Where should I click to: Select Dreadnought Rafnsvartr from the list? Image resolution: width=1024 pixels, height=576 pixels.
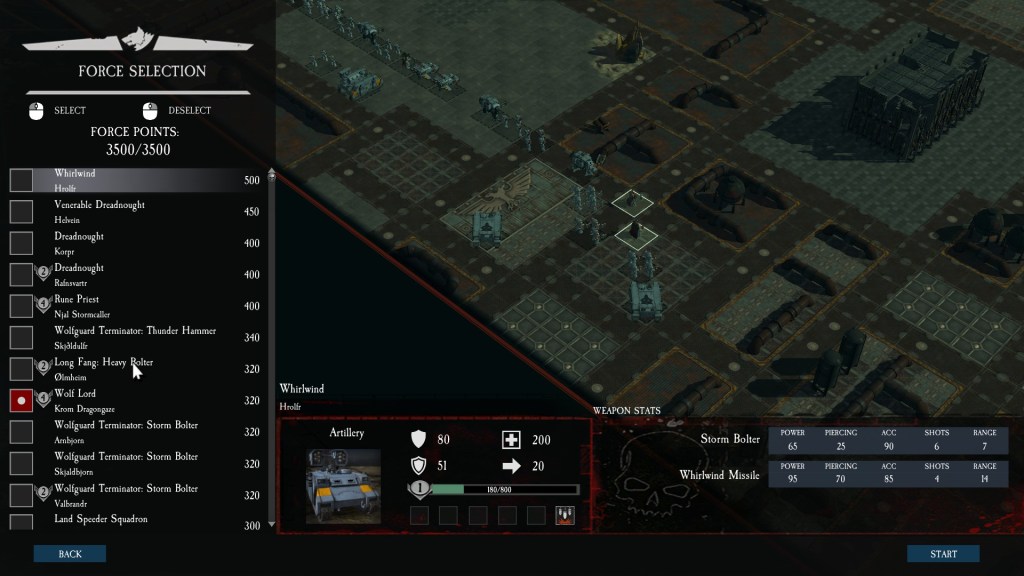[130, 274]
